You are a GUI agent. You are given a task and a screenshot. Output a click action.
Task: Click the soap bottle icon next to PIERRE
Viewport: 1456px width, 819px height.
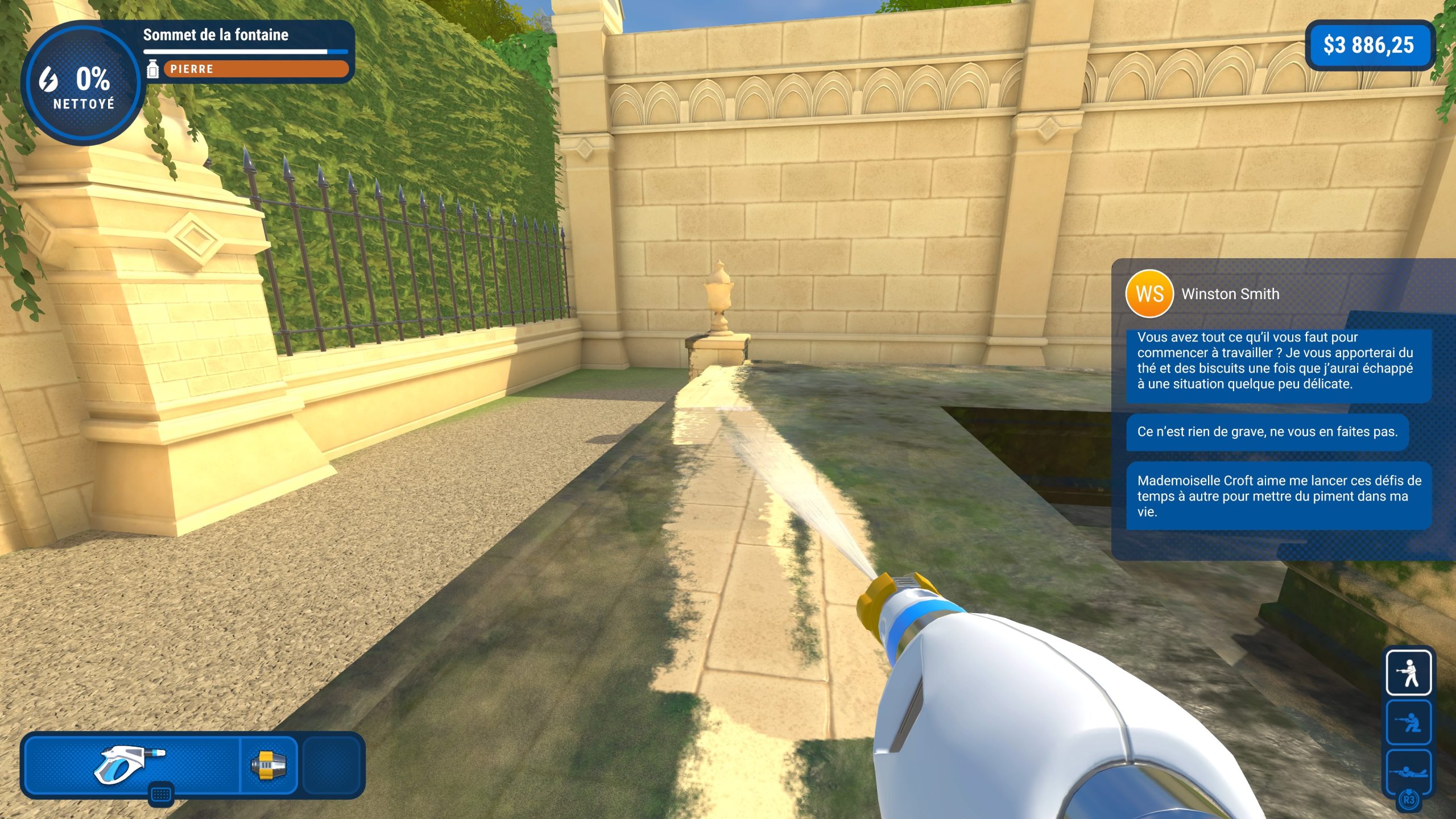154,68
